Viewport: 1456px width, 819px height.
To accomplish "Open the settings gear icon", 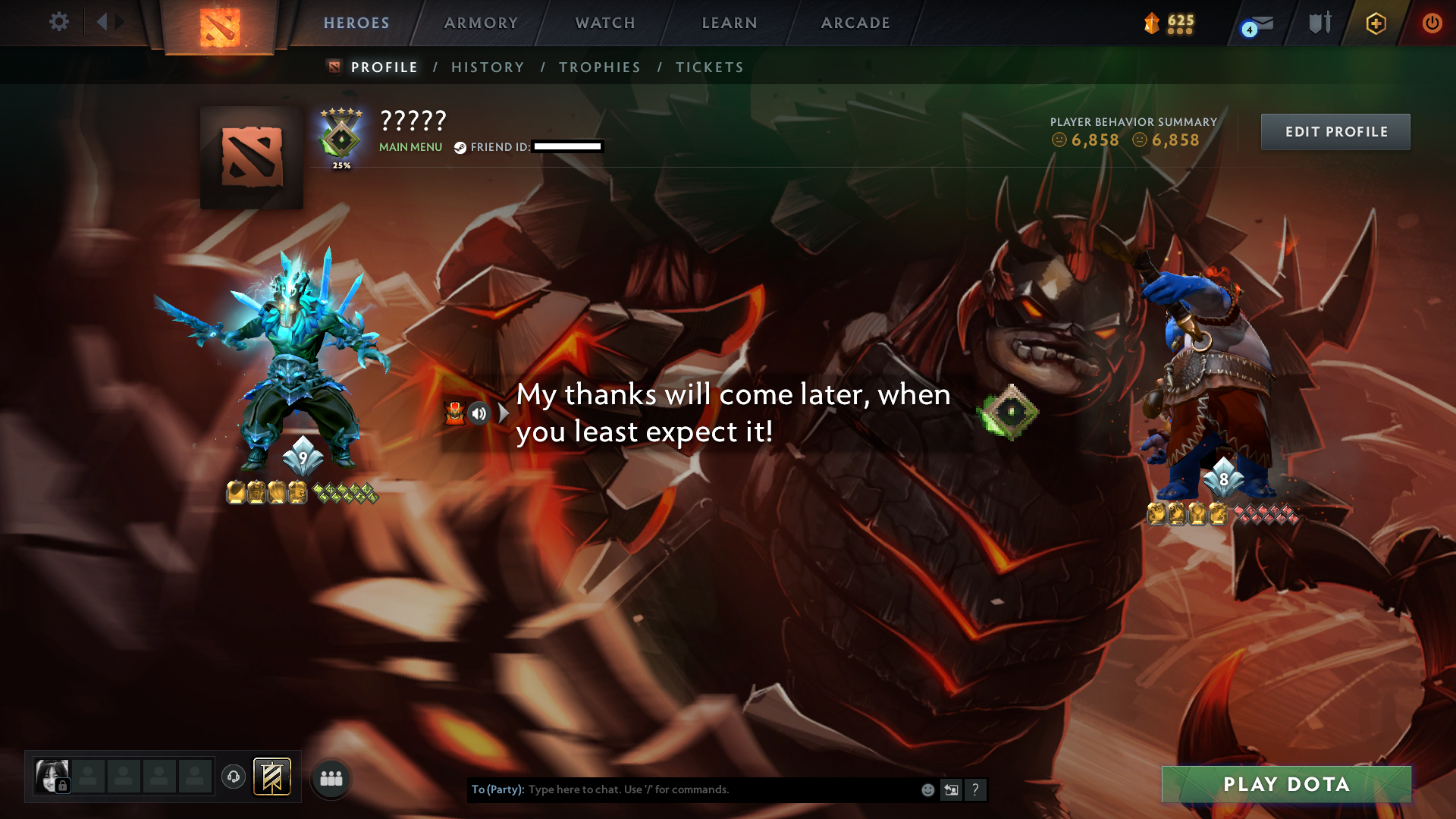I will pos(59,22).
